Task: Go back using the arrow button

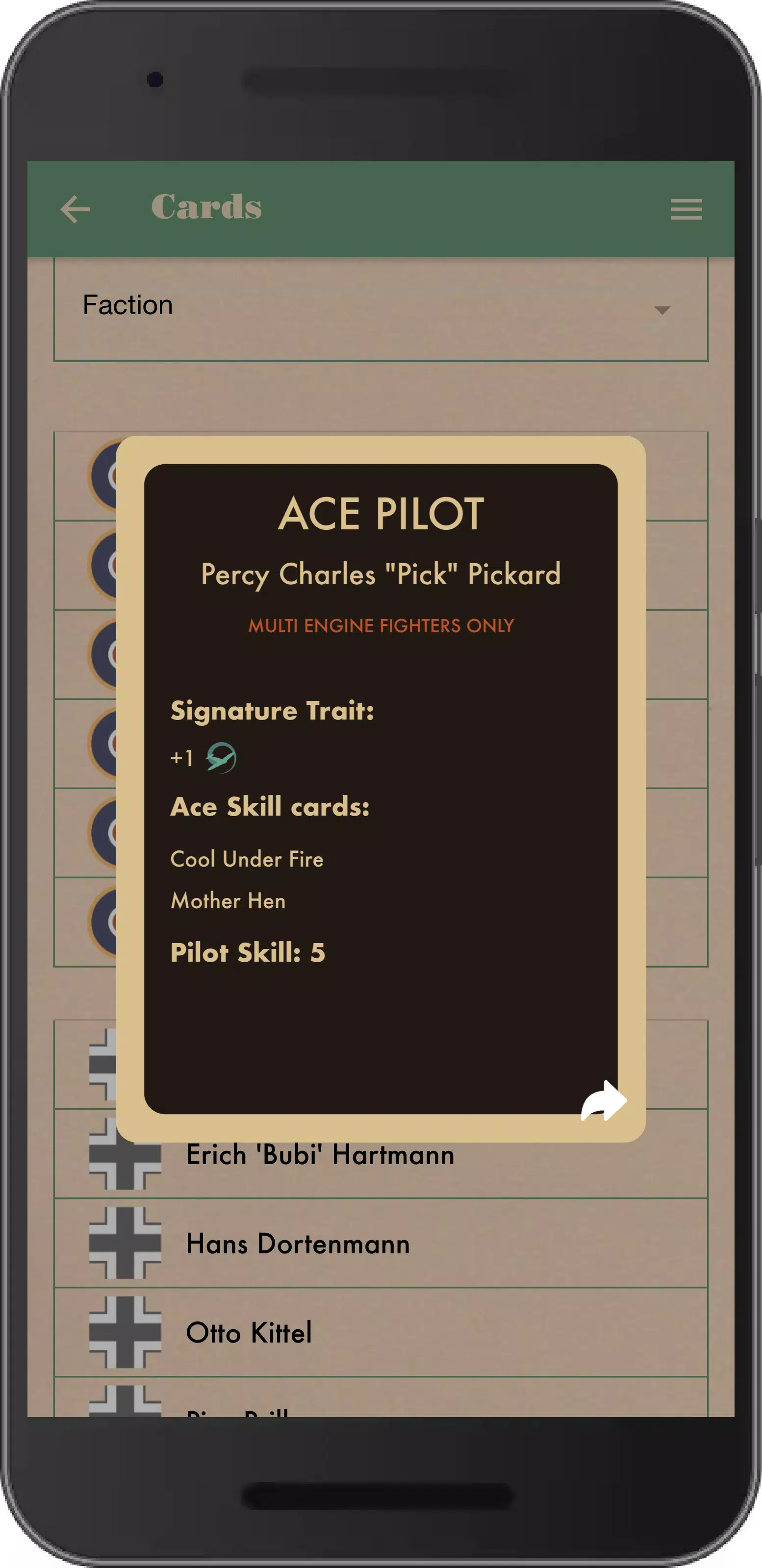Action: point(76,209)
